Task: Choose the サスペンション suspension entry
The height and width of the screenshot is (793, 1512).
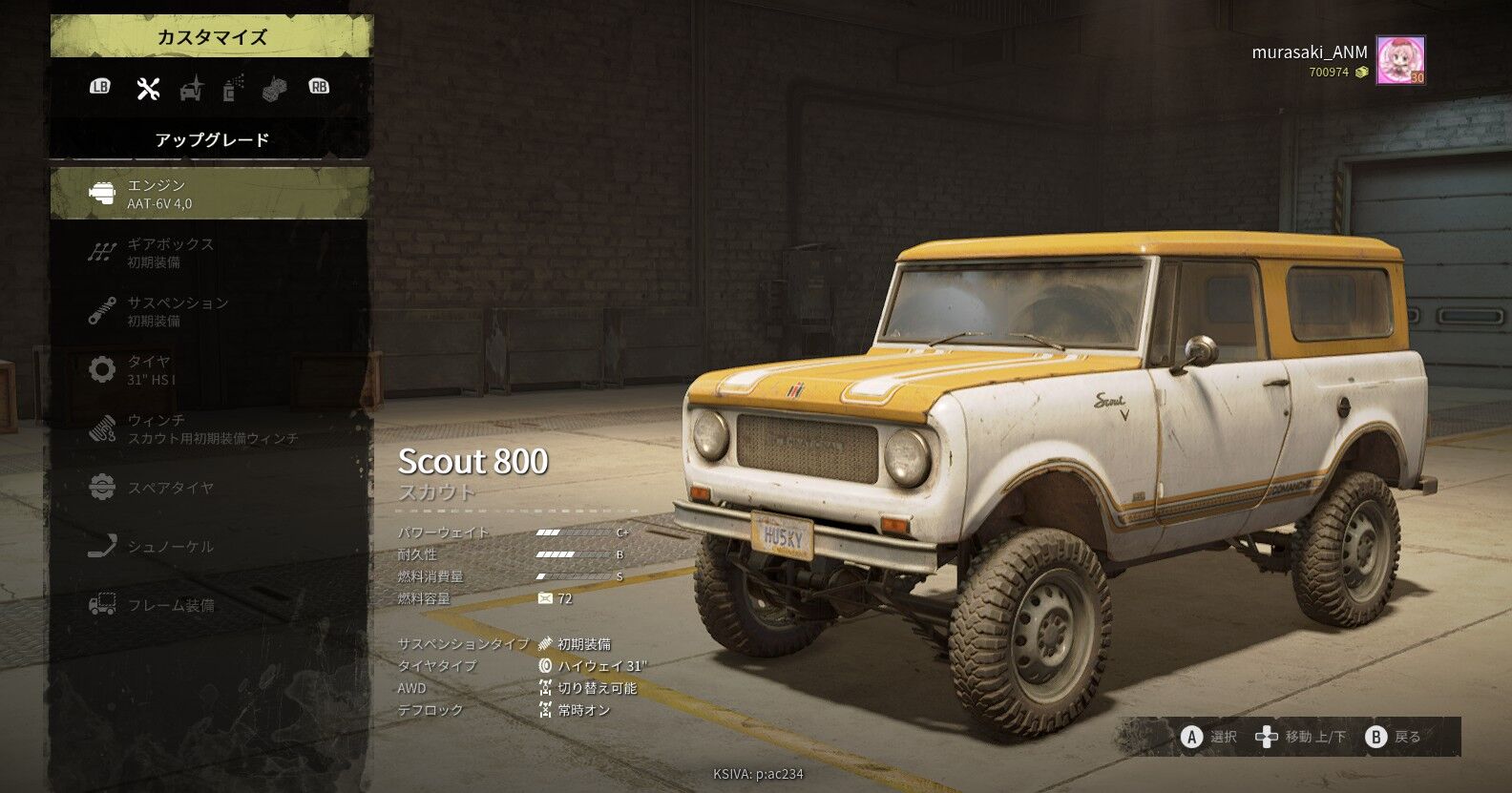Action: [x=210, y=311]
